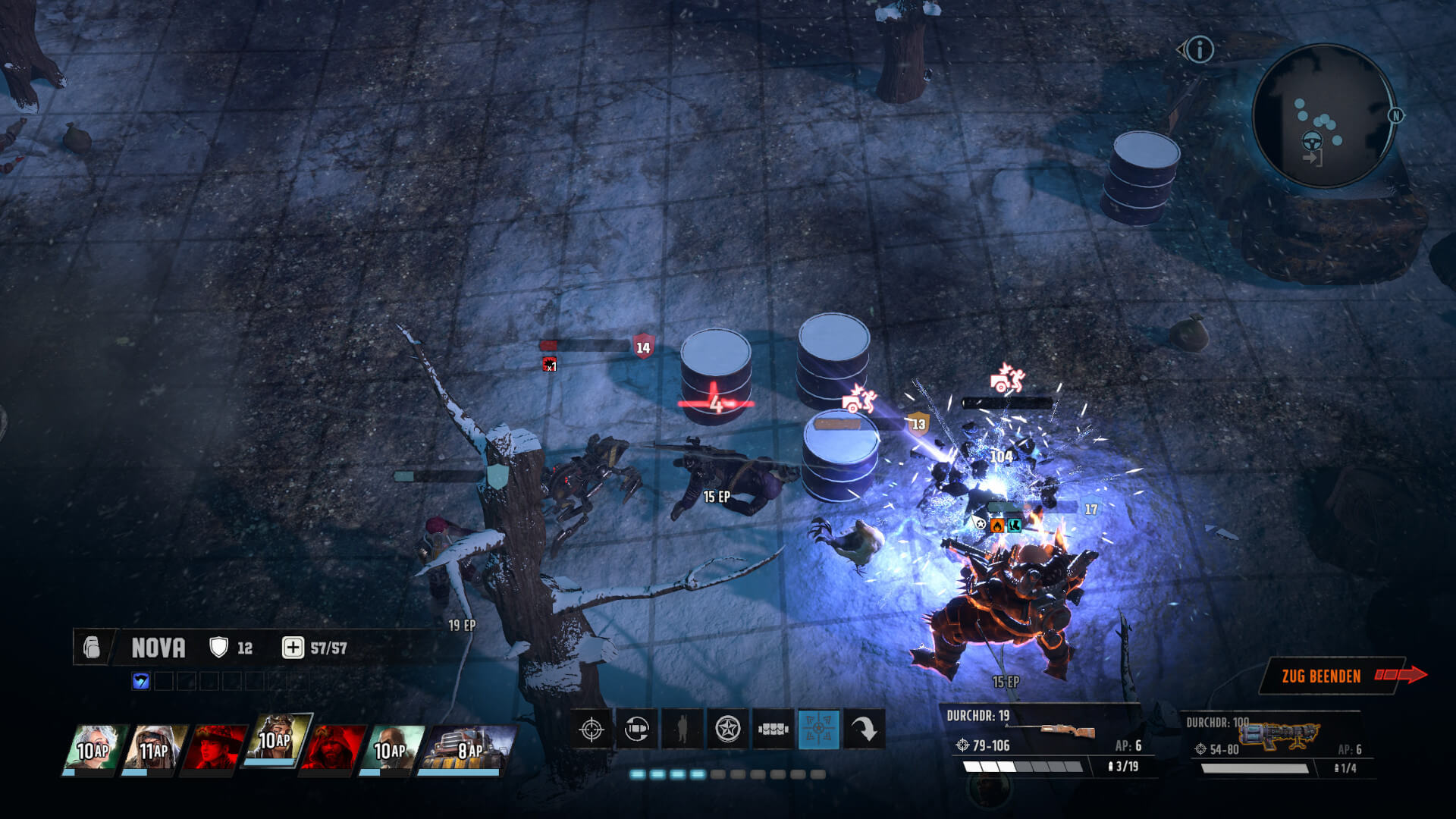Select the white-haired squad member portrait
Image resolution: width=1456 pixels, height=819 pixels.
pyautogui.click(x=95, y=749)
